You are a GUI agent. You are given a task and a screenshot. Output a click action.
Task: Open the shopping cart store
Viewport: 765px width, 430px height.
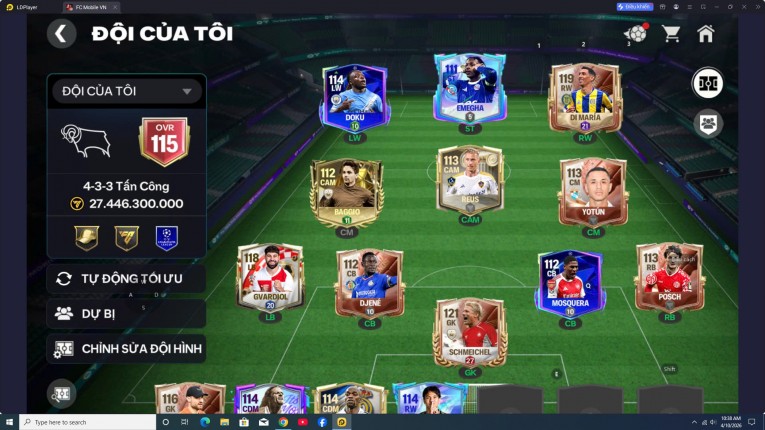pyautogui.click(x=671, y=33)
